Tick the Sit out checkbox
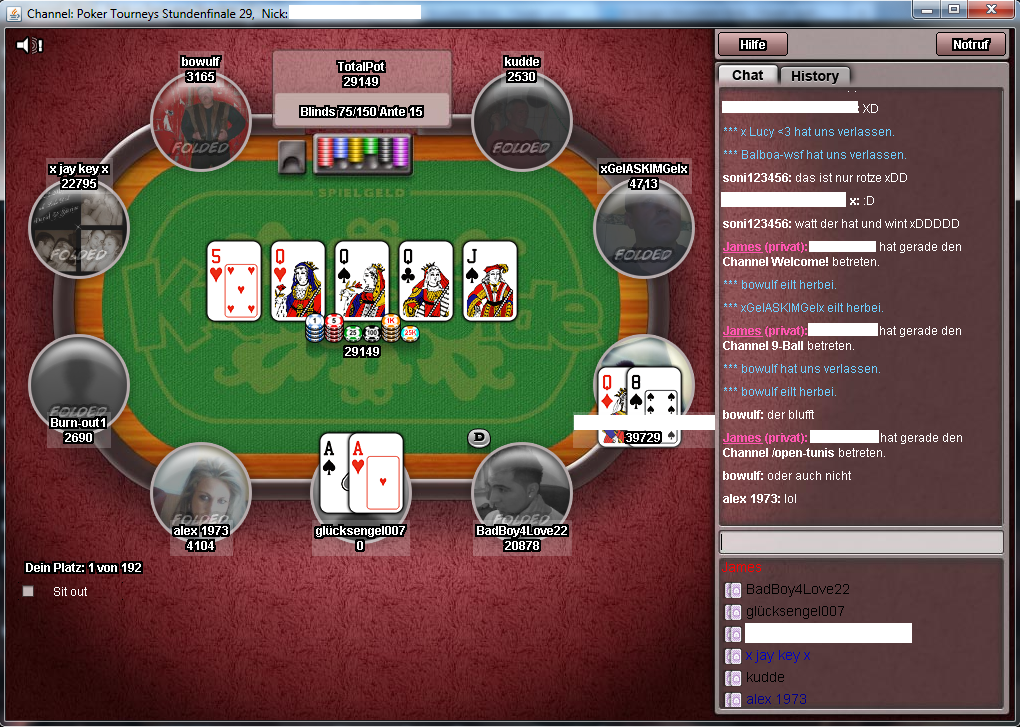Viewport: 1020px width, 727px height. pos(28,591)
